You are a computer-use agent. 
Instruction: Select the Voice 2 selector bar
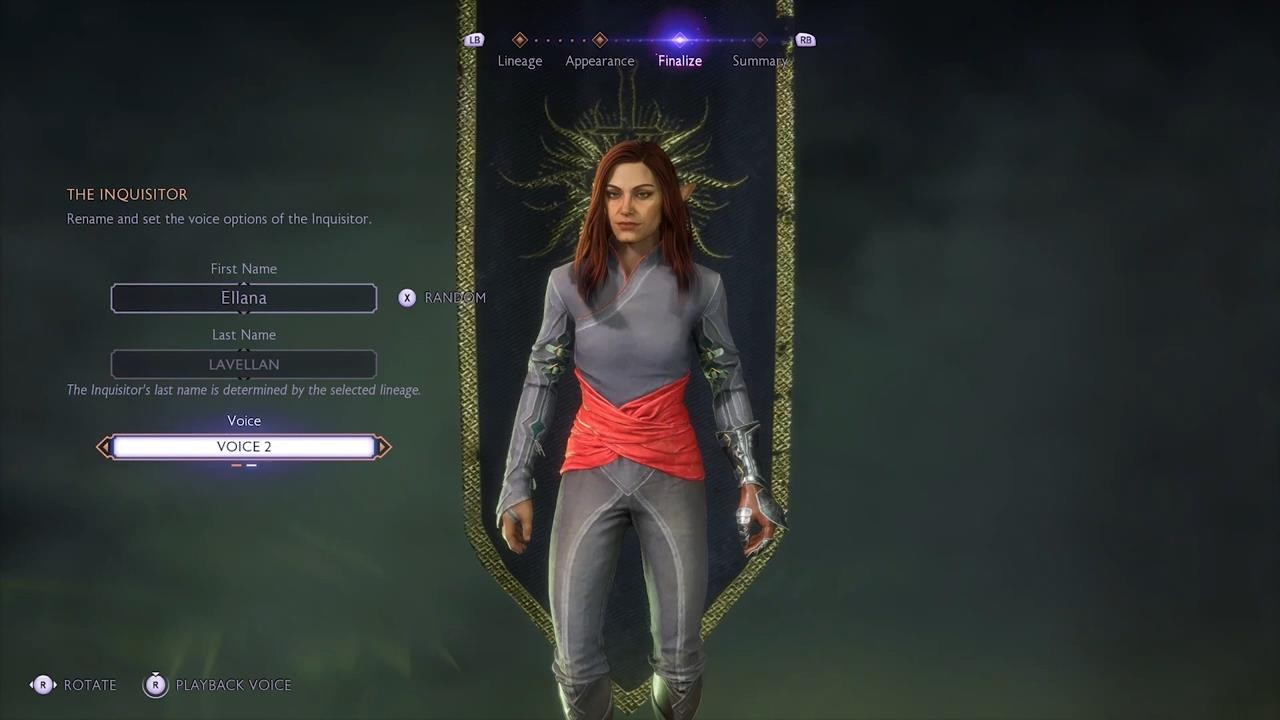[244, 447]
